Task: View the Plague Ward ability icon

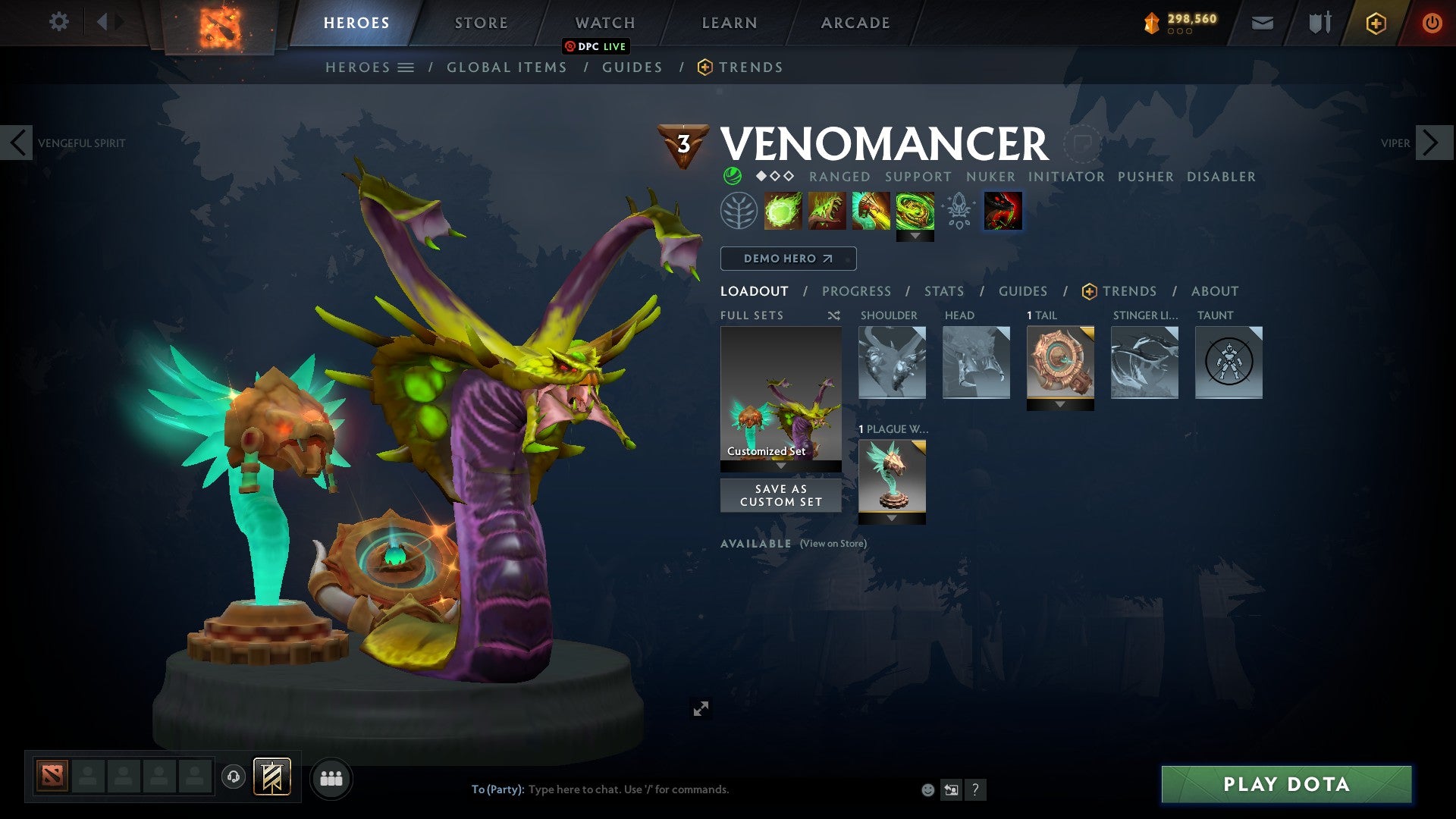Action: [x=871, y=211]
